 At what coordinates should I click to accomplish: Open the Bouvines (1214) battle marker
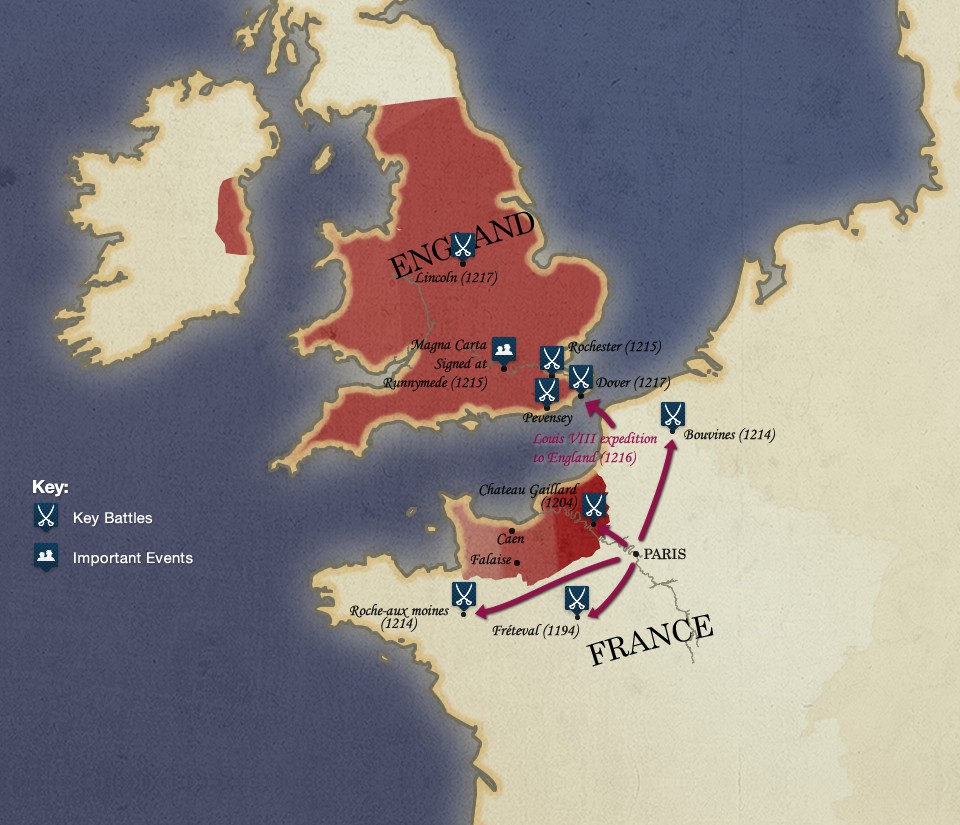tap(674, 415)
